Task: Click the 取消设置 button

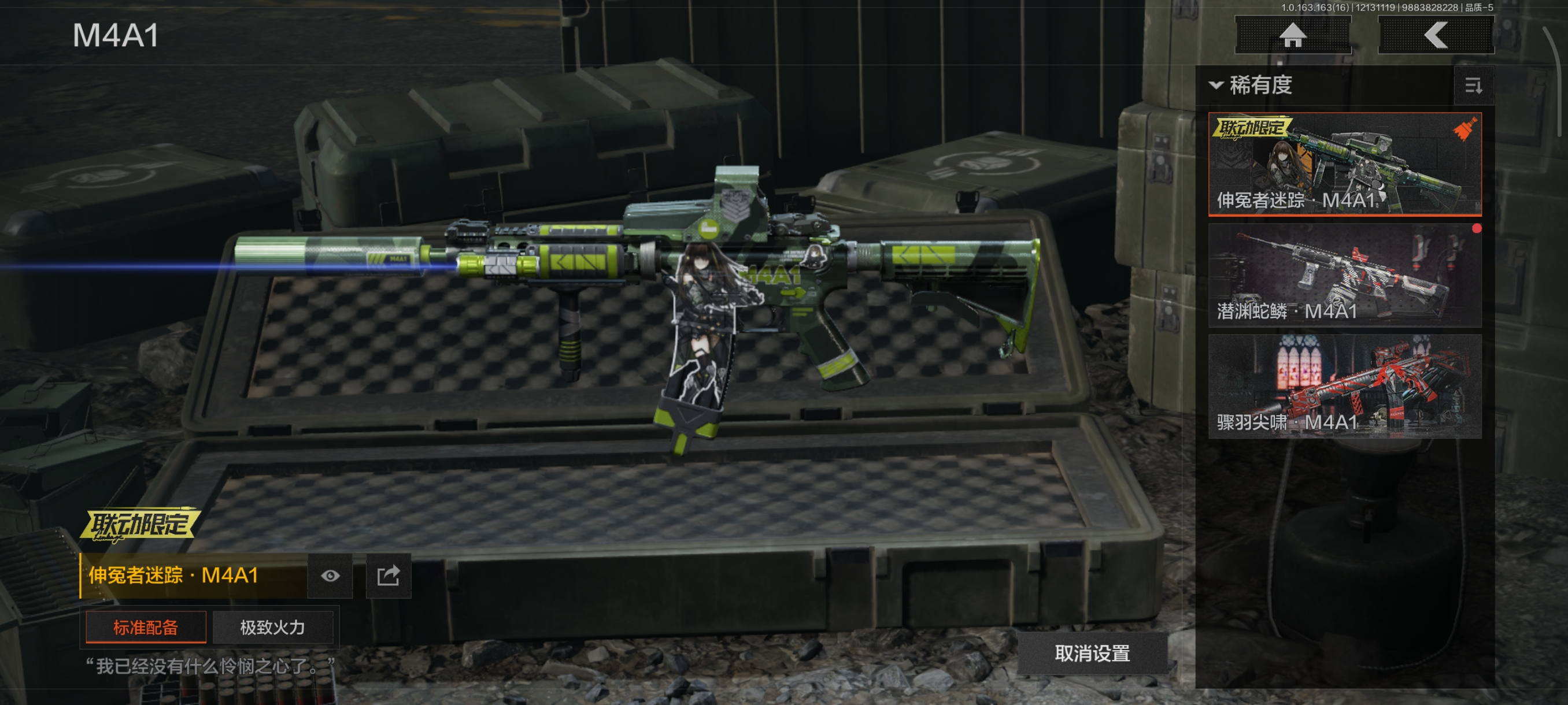Action: (1092, 654)
